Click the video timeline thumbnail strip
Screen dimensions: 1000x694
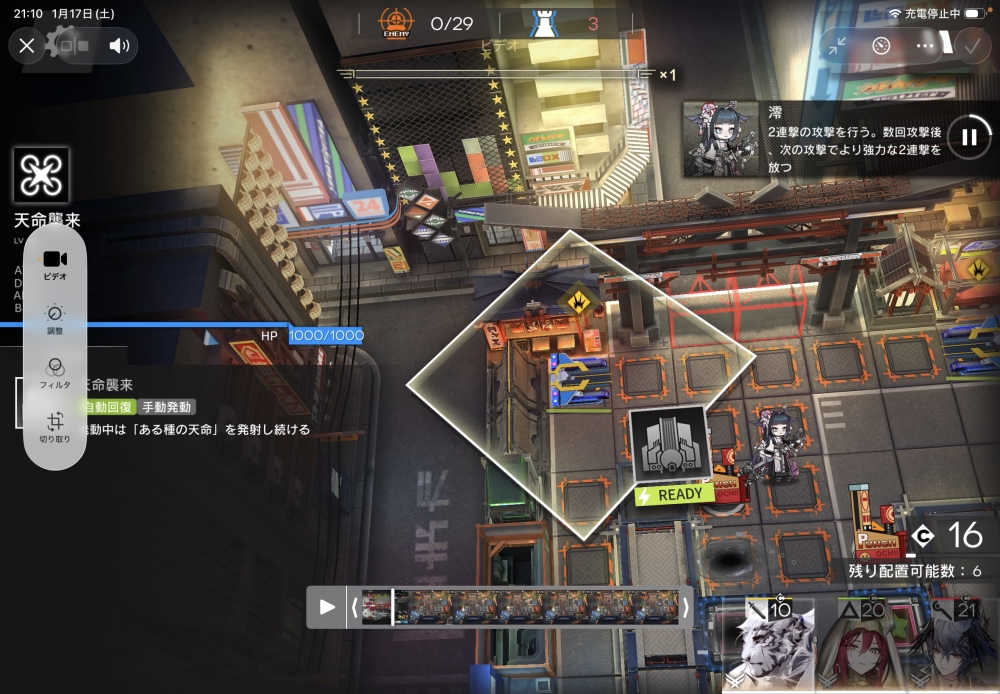(x=520, y=607)
